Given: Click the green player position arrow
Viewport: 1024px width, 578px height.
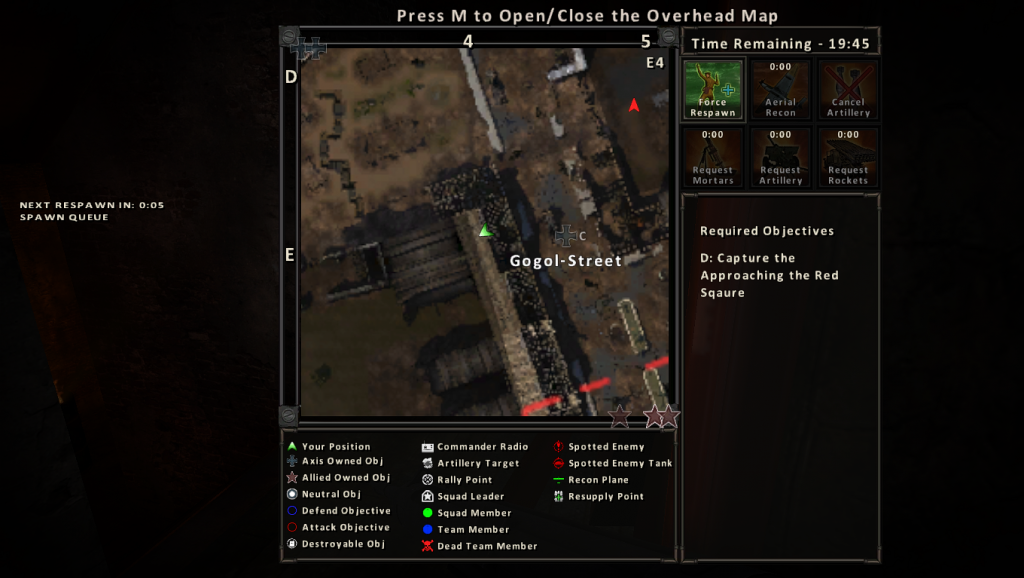Looking at the screenshot, I should (485, 231).
